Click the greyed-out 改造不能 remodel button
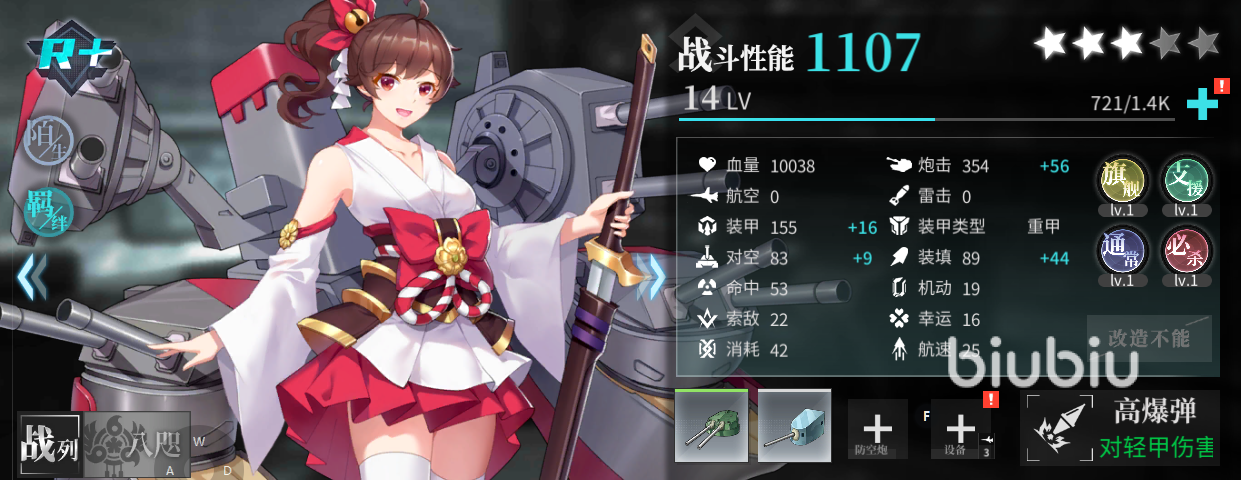 1149,338
